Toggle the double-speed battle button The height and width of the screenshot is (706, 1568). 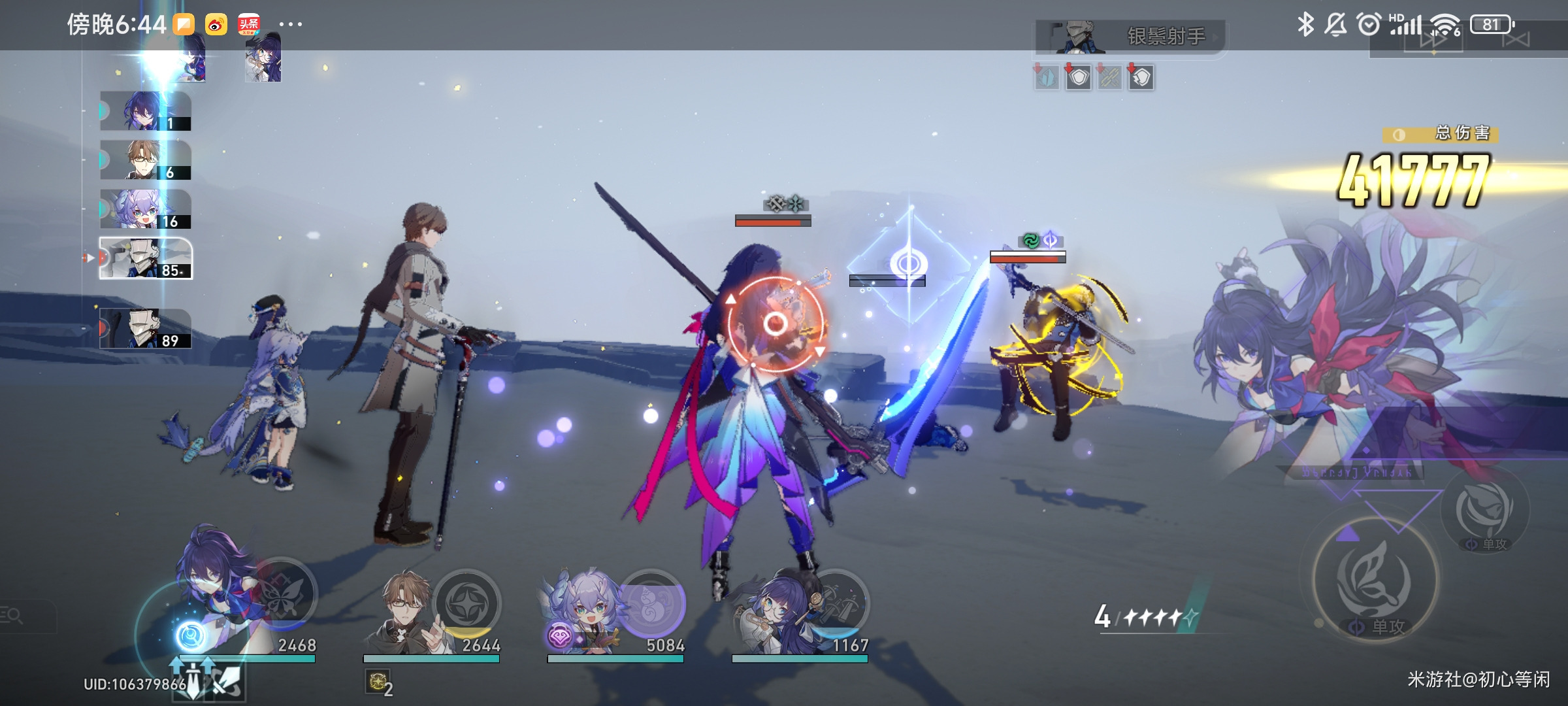point(1434,41)
